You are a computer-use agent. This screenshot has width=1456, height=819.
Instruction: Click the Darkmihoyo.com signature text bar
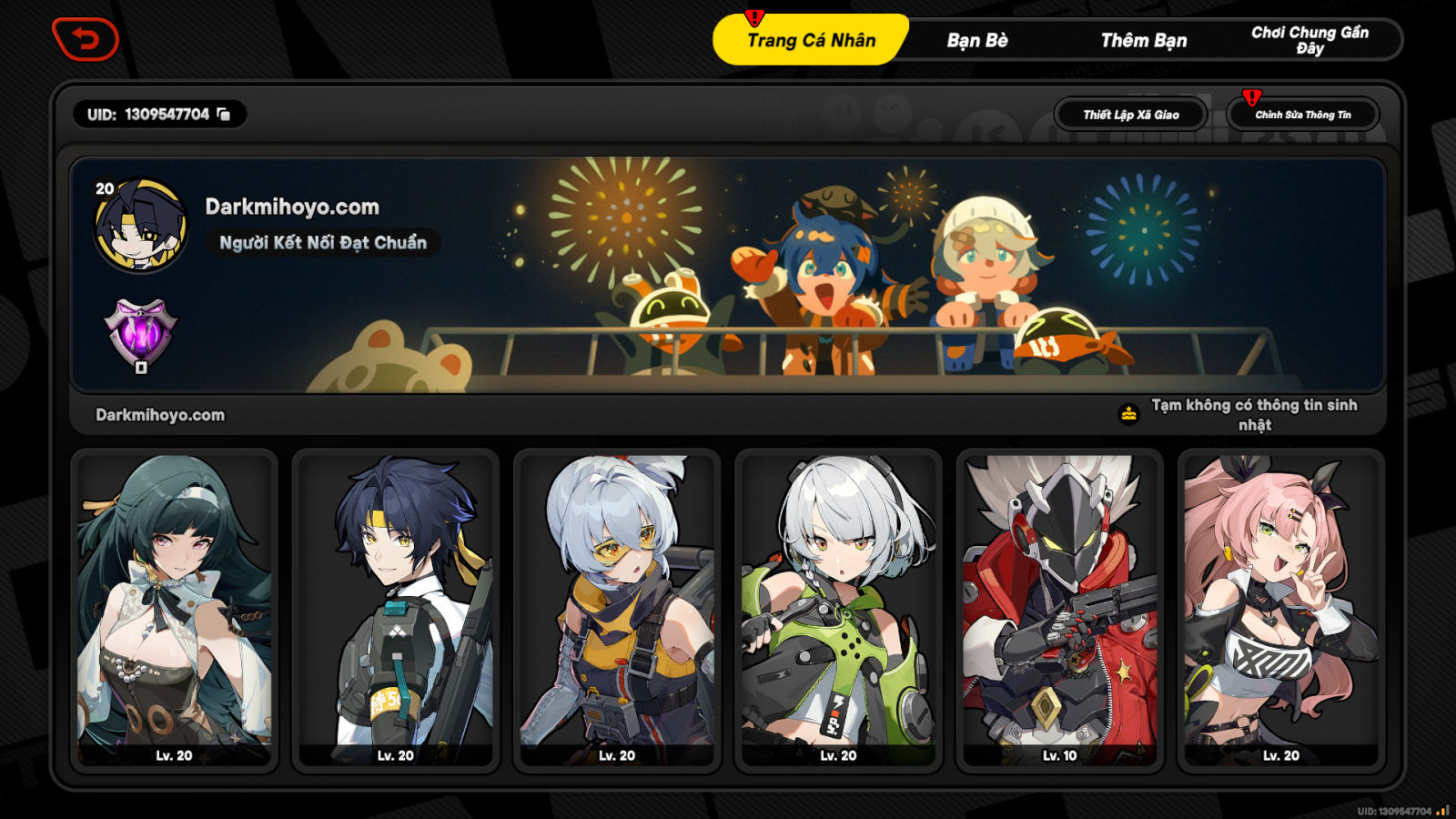tap(158, 414)
